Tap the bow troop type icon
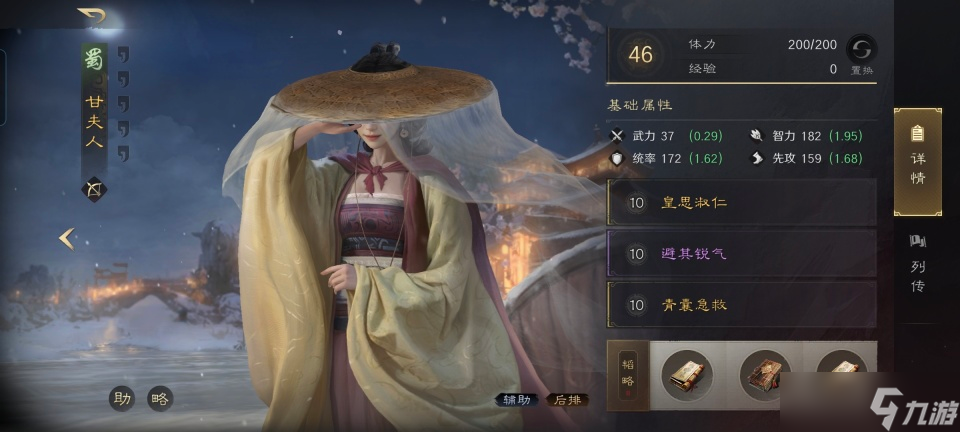Viewport: 960px width, 432px height. coord(96,188)
